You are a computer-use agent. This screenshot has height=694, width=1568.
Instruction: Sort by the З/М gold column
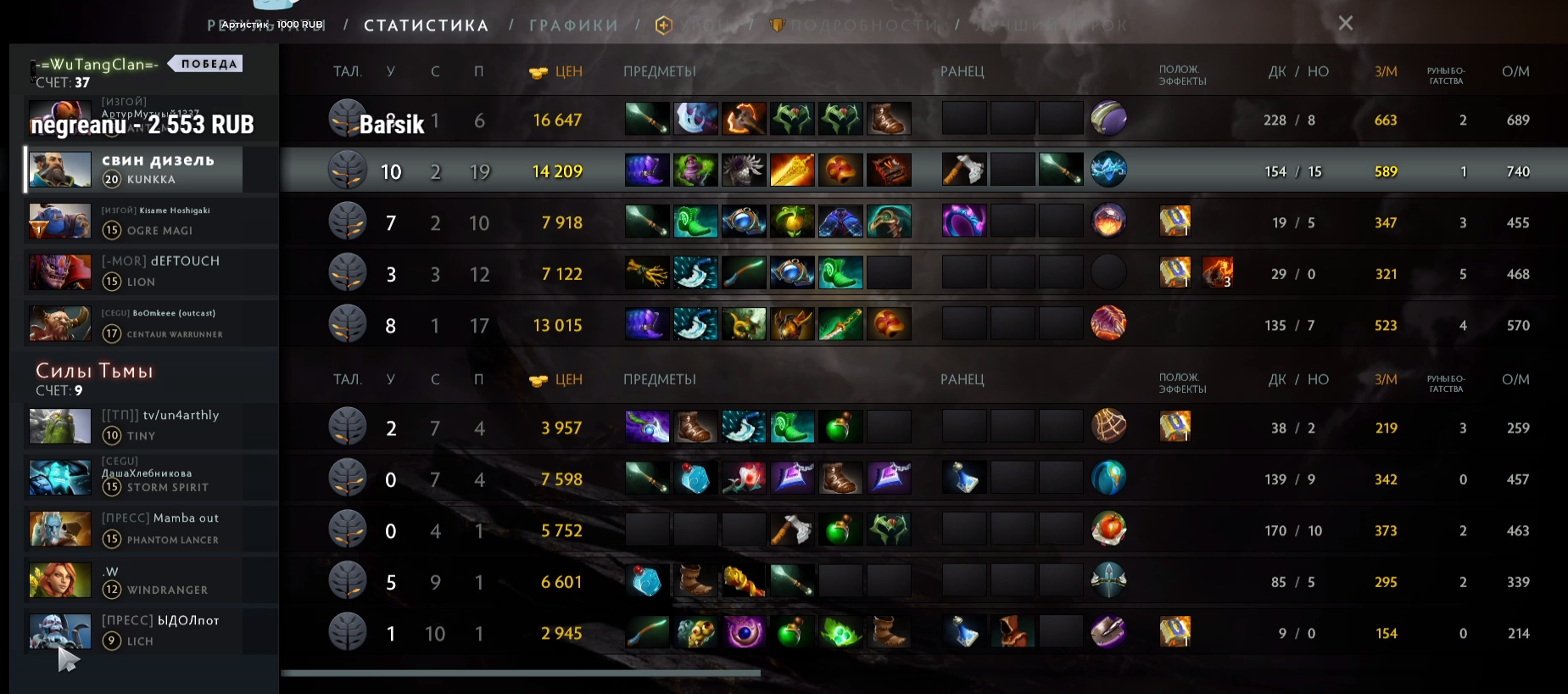click(1386, 72)
